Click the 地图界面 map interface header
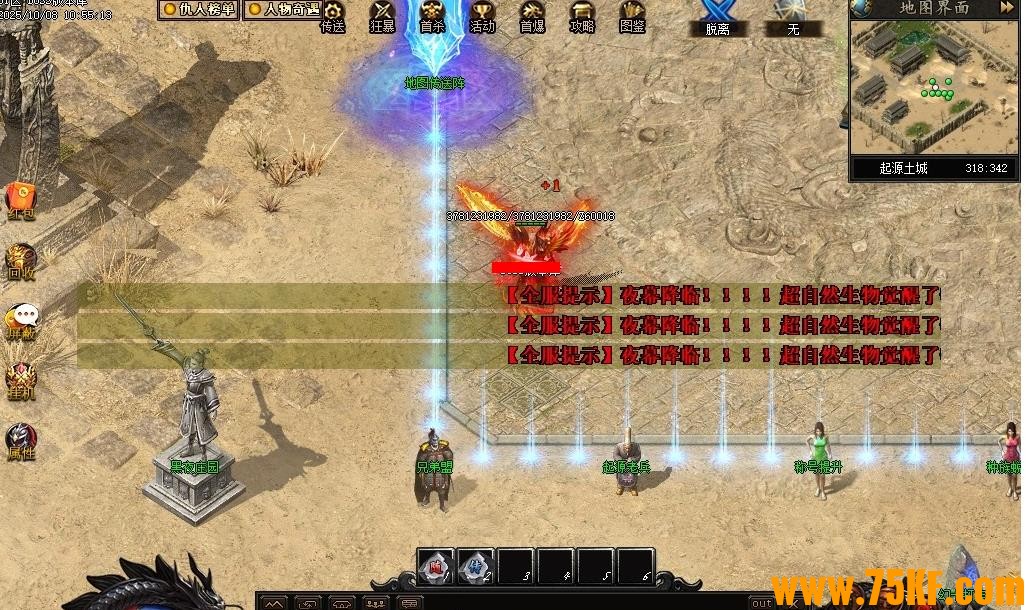1029x610 pixels. click(934, 8)
